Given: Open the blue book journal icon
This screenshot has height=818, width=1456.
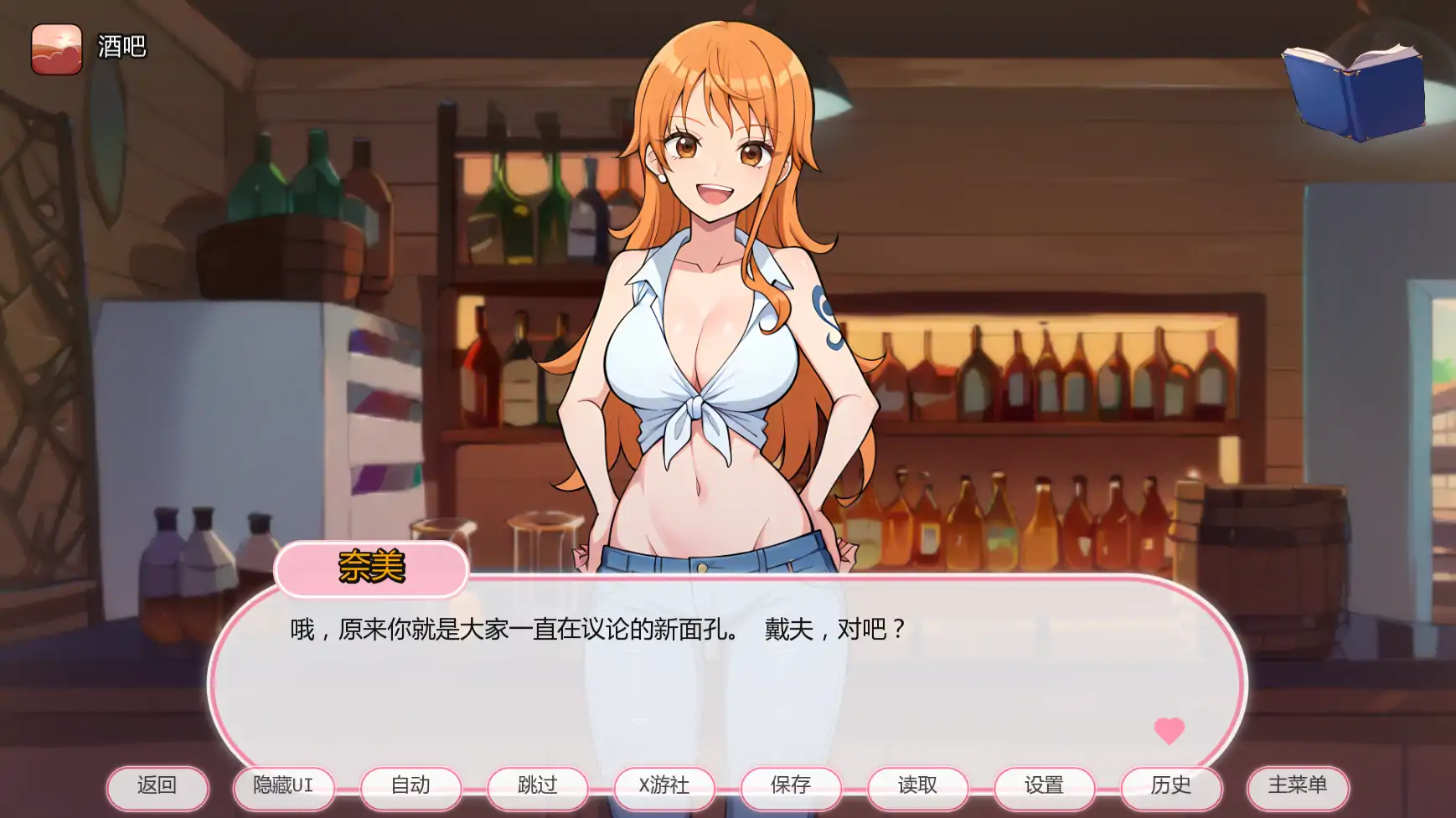Looking at the screenshot, I should [x=1353, y=92].
